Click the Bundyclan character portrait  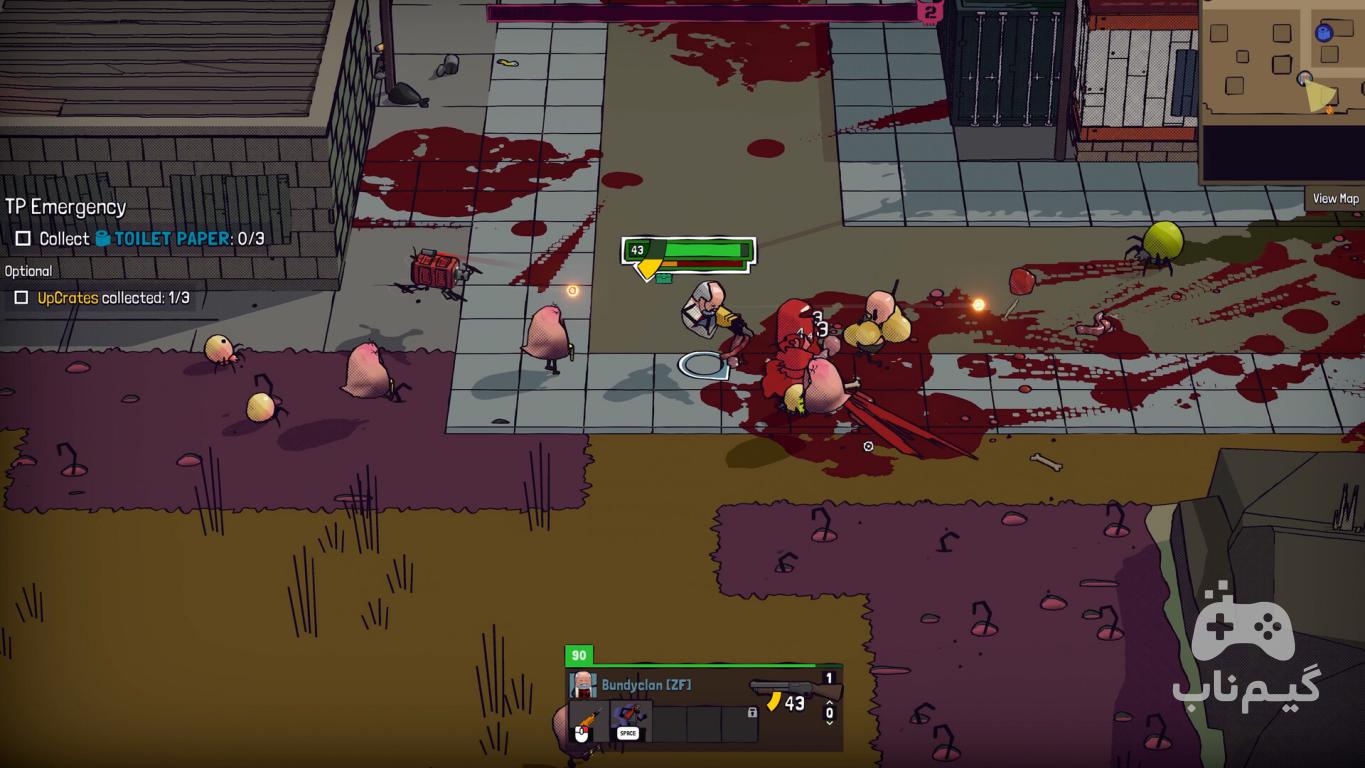tap(583, 685)
